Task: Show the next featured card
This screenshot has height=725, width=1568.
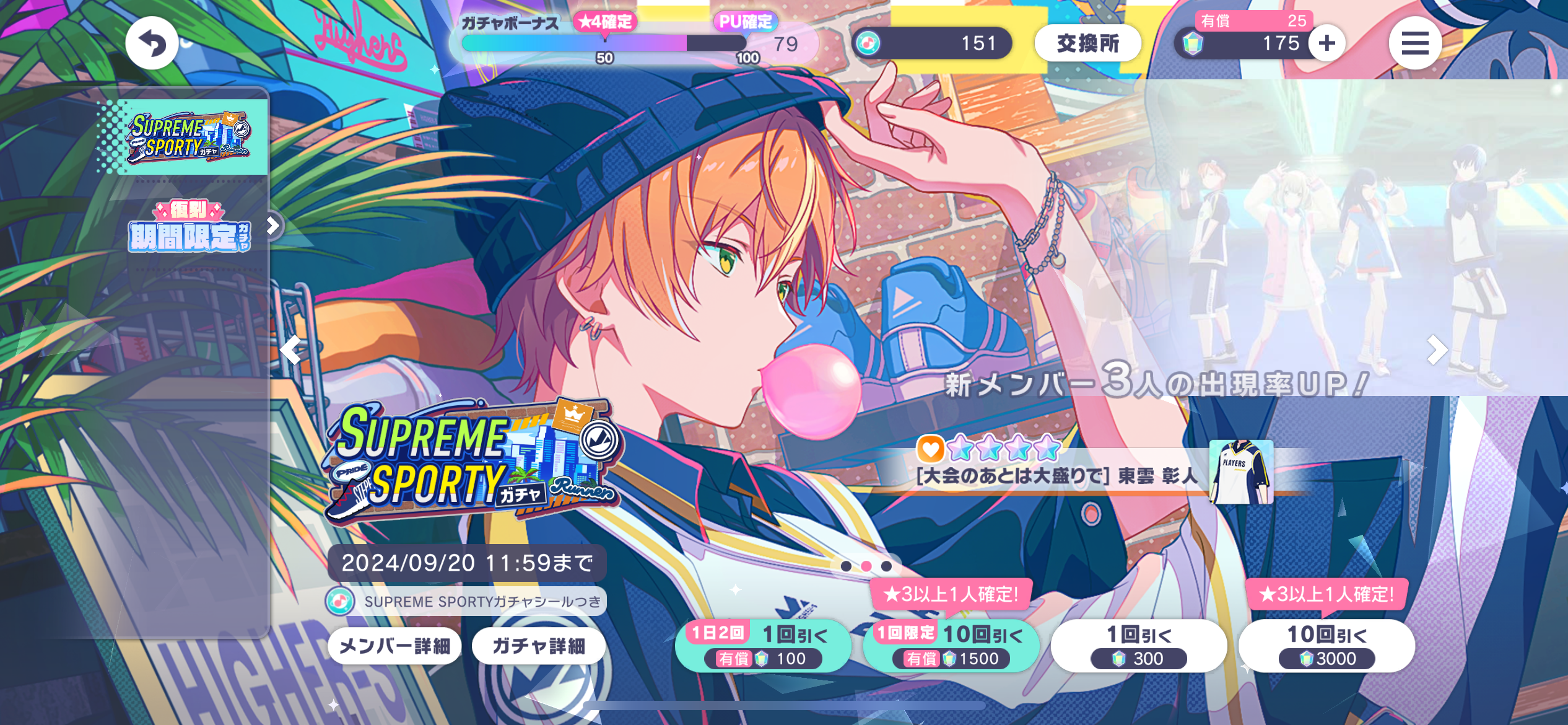Action: (x=1436, y=350)
